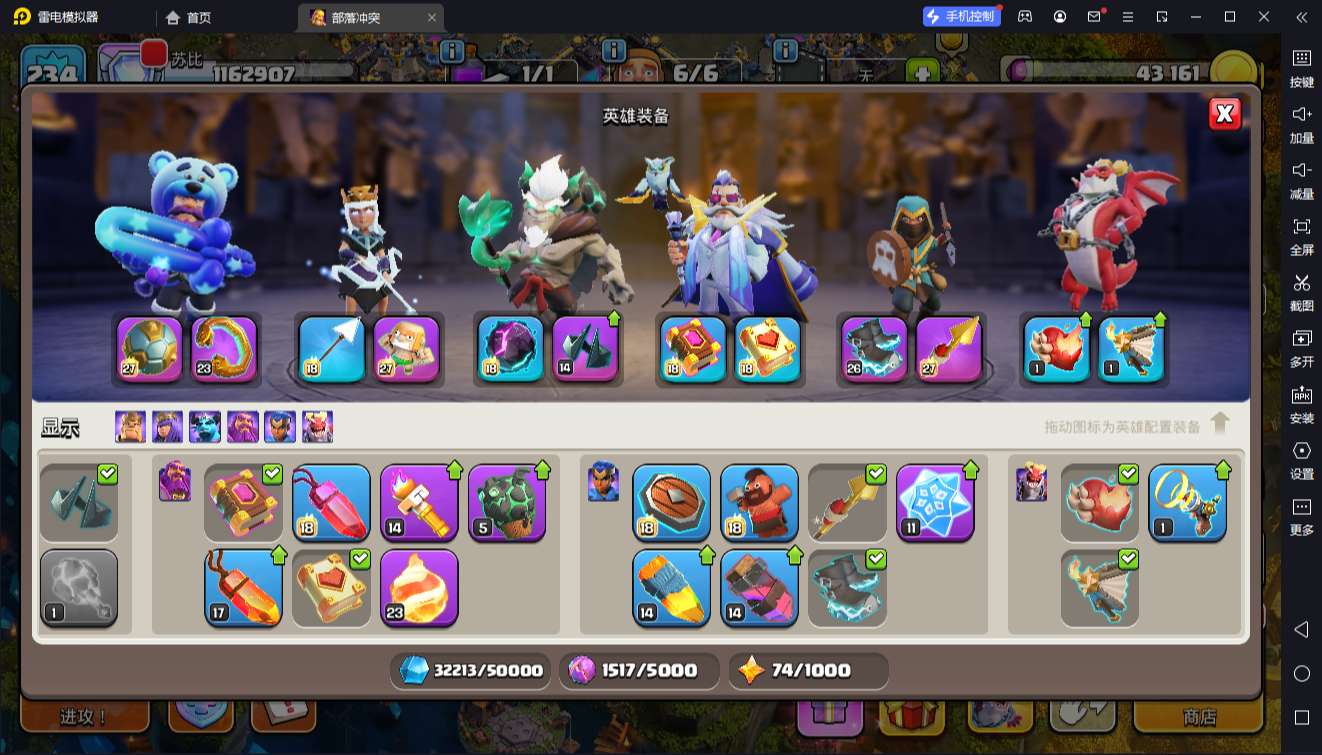The height and width of the screenshot is (755, 1322).
Task: Select the Minion Prince filter icon
Action: pos(205,427)
